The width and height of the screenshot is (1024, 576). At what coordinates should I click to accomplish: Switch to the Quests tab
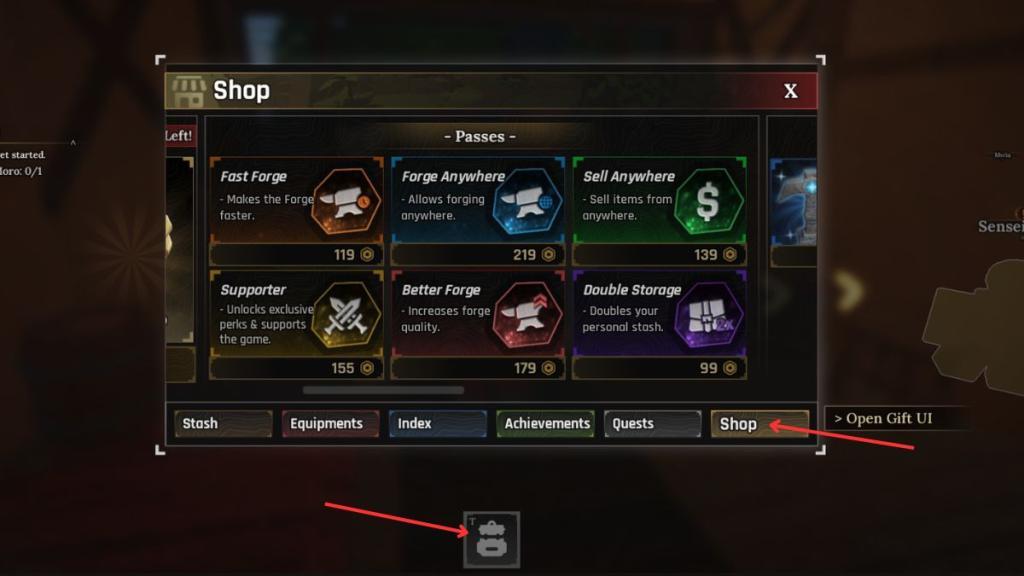pyautogui.click(x=652, y=424)
